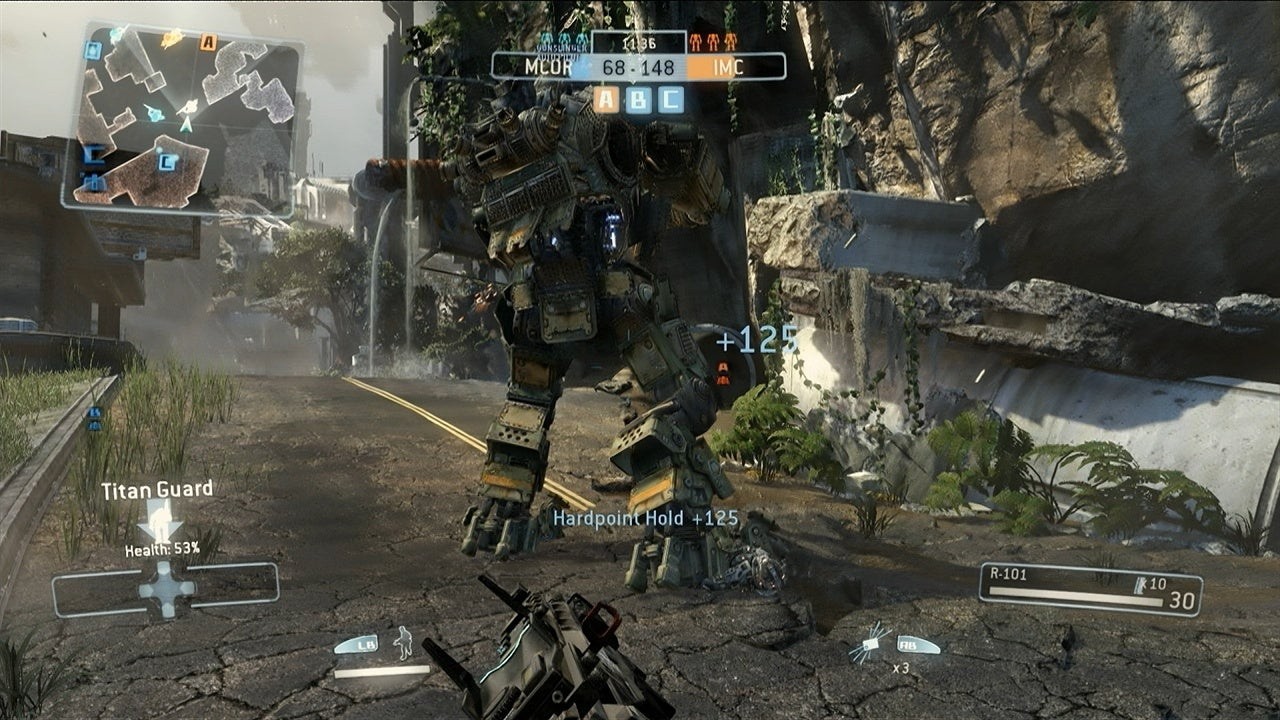This screenshot has width=1280, height=720.
Task: Select the blue hardpoint B indicator
Action: point(638,99)
